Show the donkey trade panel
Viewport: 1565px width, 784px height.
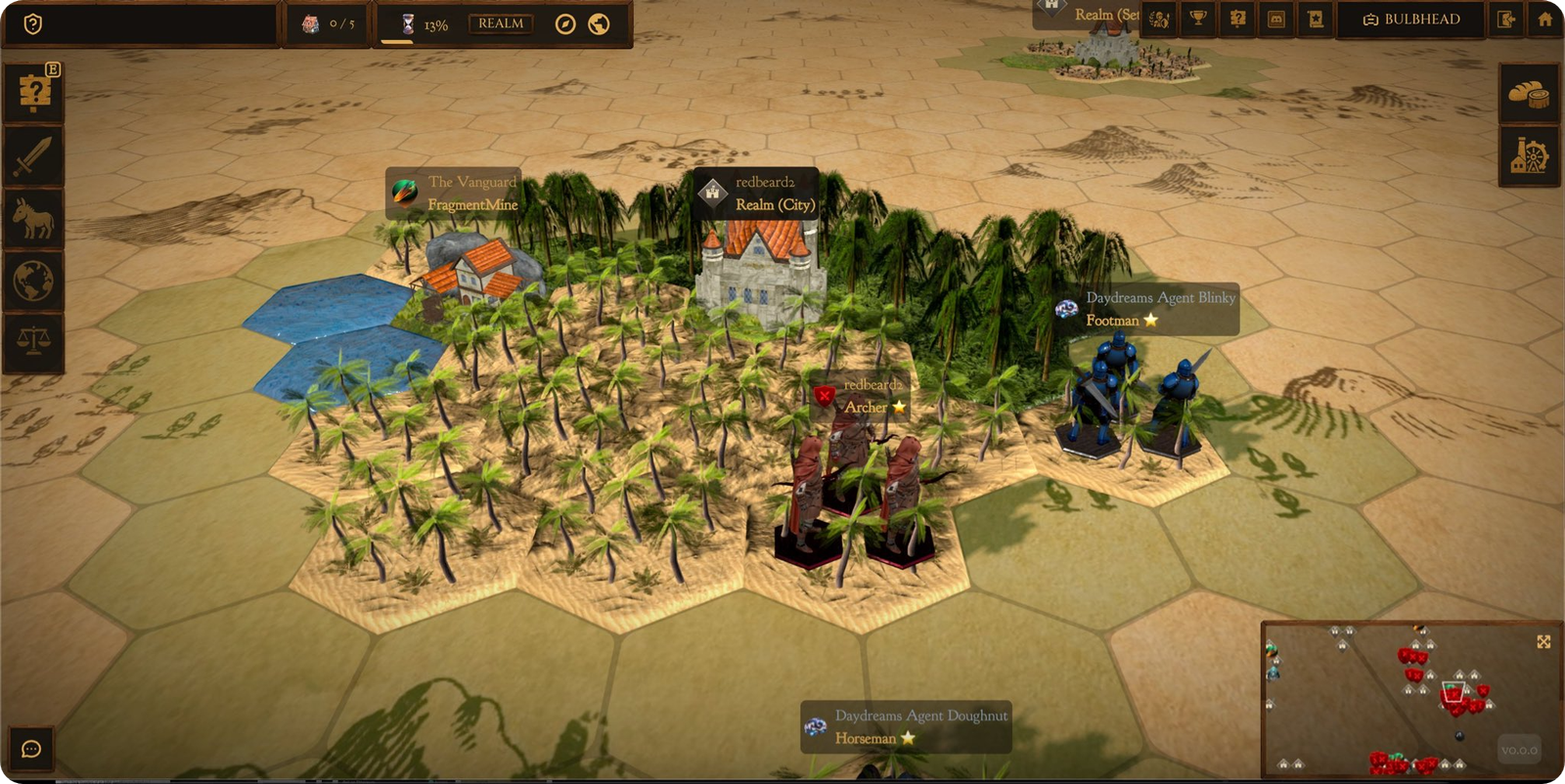click(x=34, y=218)
